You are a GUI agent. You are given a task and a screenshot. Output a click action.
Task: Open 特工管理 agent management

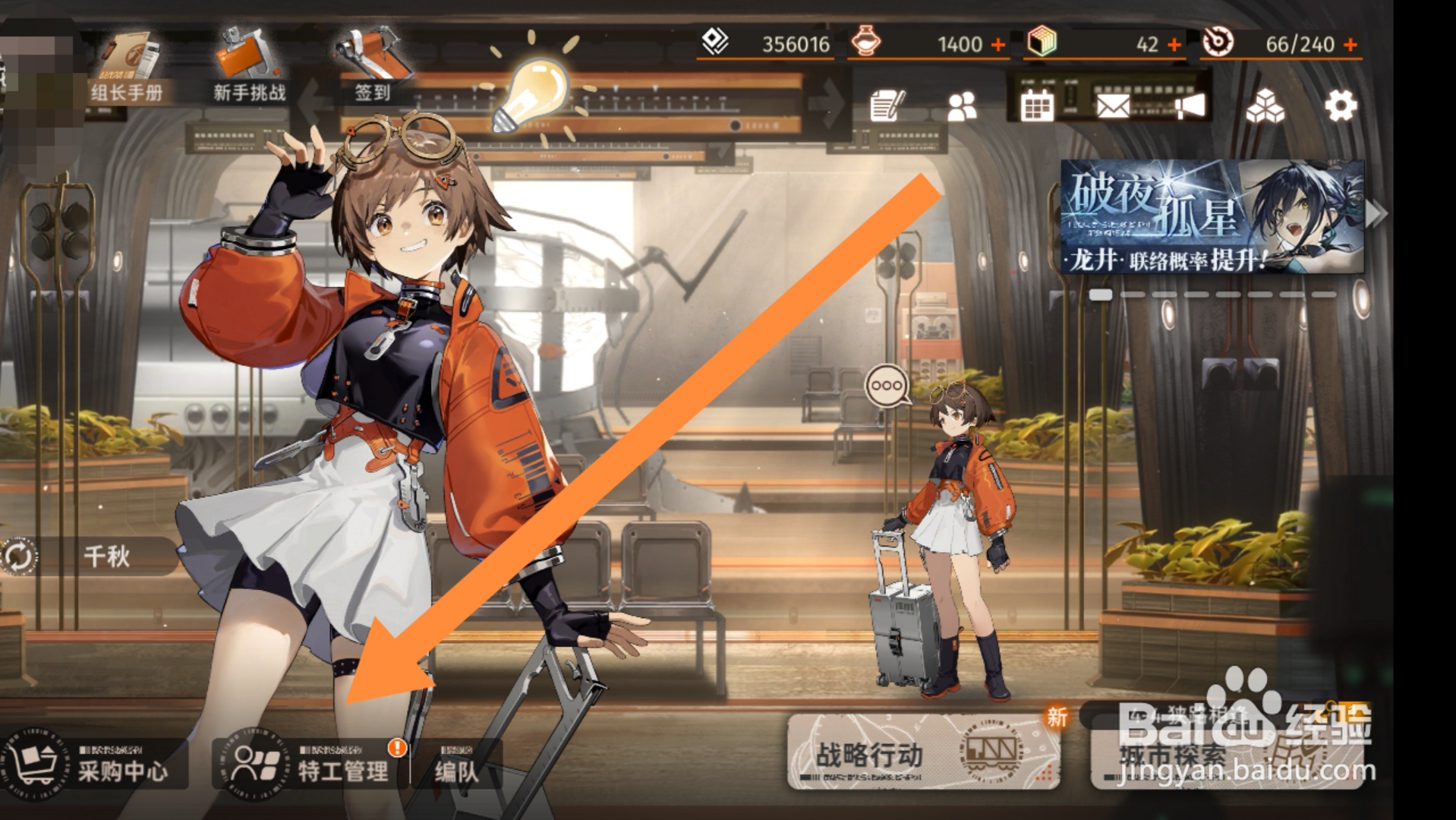pyautogui.click(x=311, y=763)
